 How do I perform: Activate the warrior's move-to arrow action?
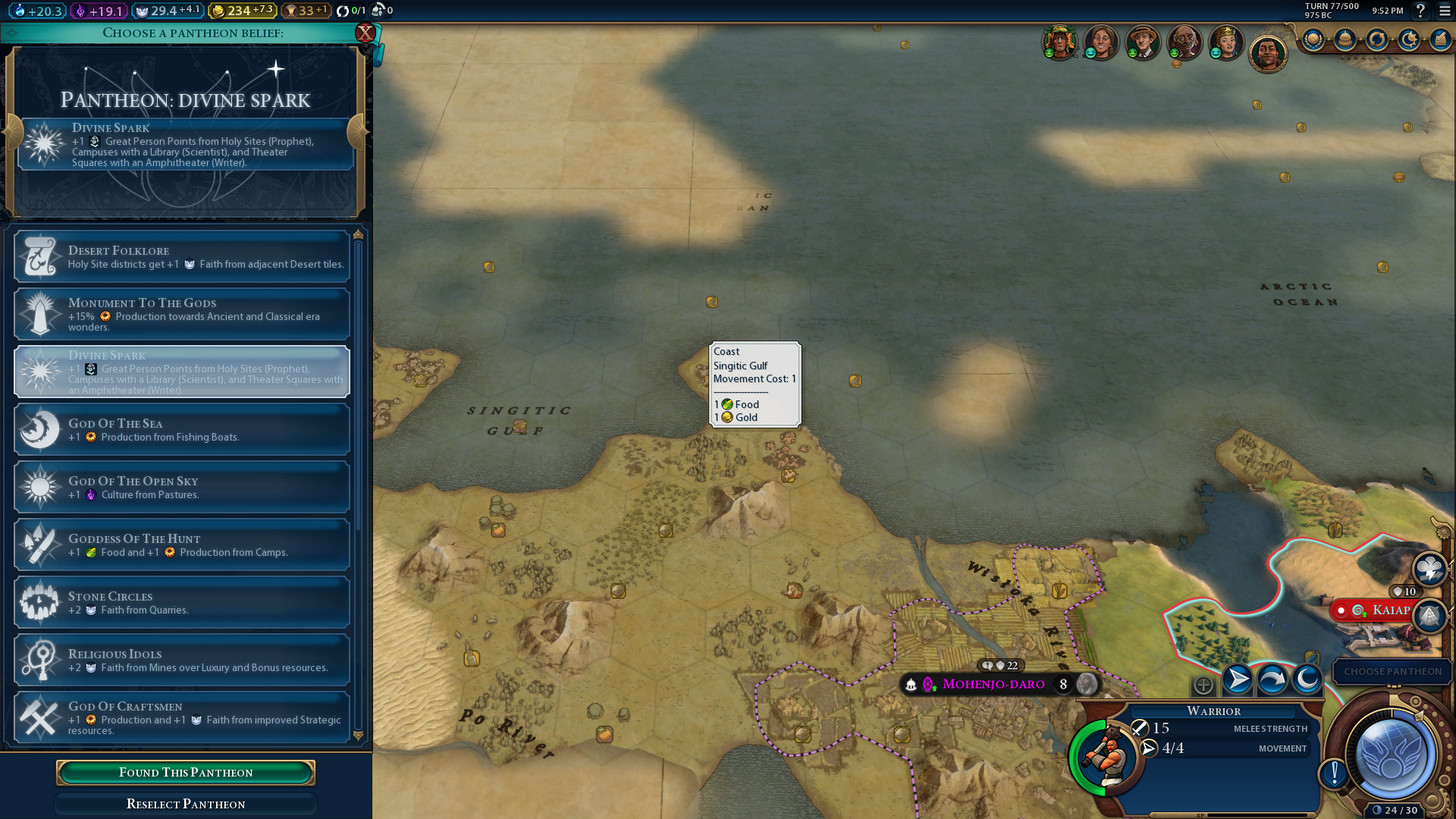[1237, 679]
